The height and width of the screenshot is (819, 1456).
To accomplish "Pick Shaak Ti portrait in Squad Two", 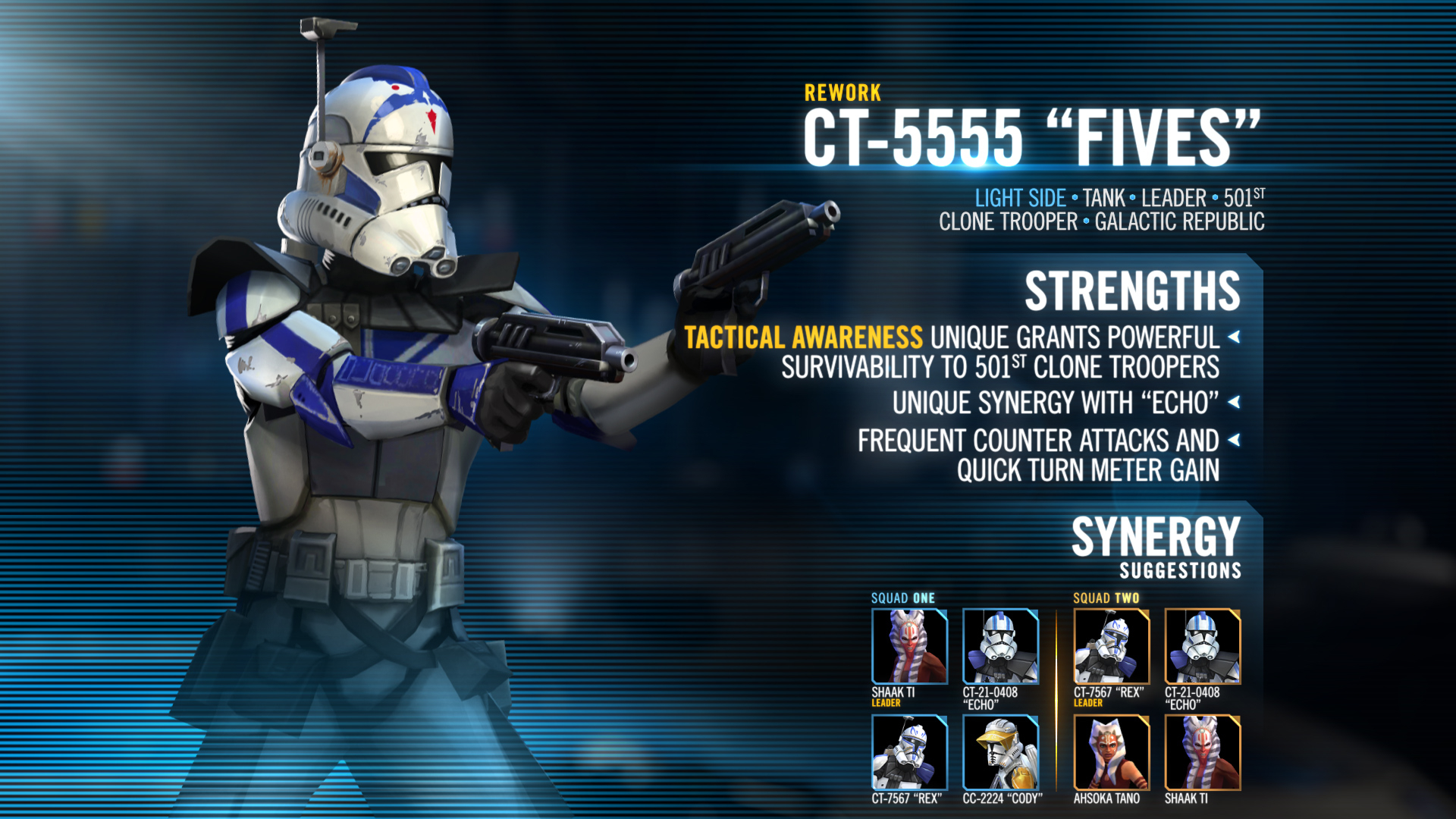I will pyautogui.click(x=1203, y=752).
